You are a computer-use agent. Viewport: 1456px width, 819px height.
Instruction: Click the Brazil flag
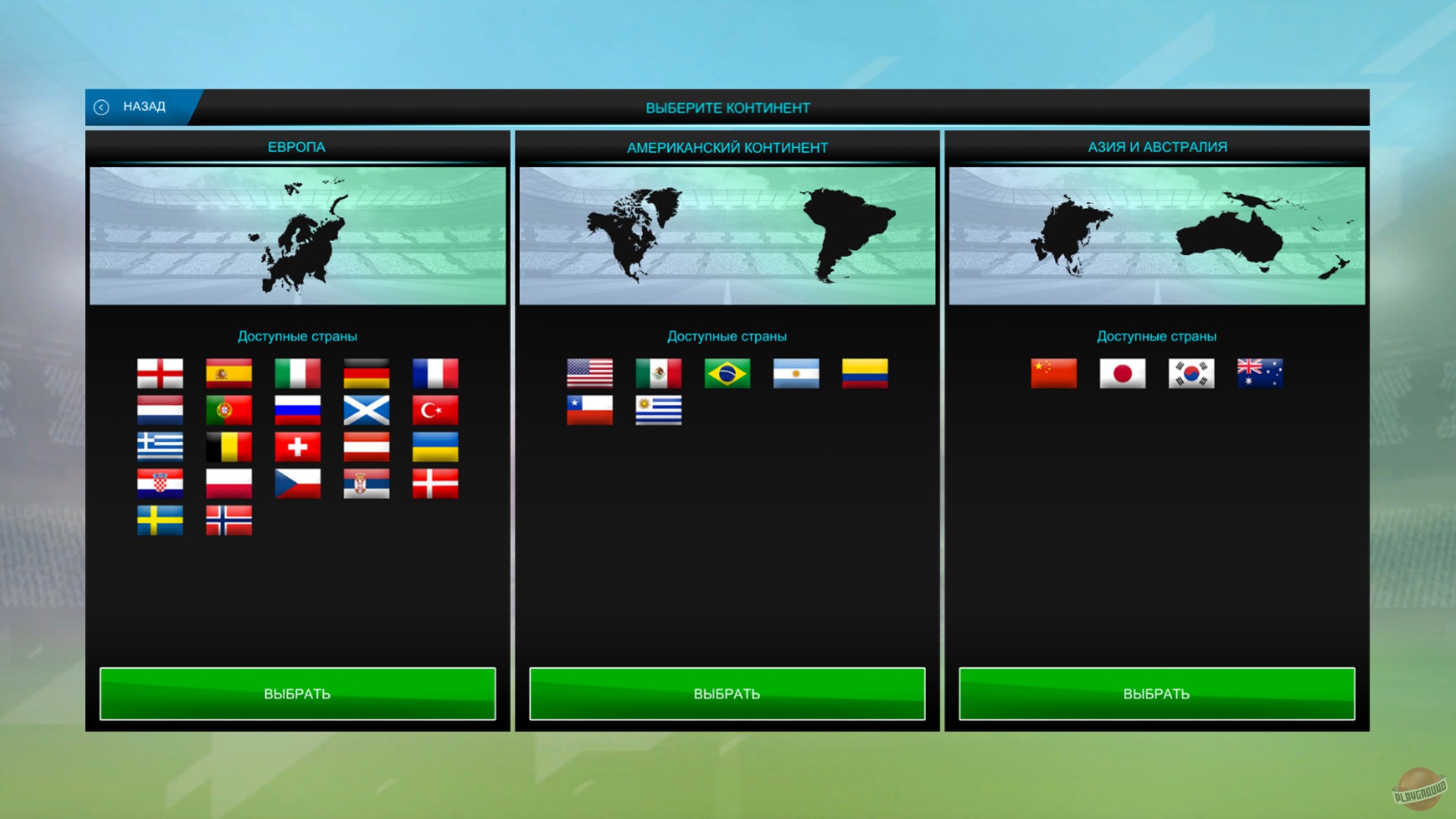[726, 373]
